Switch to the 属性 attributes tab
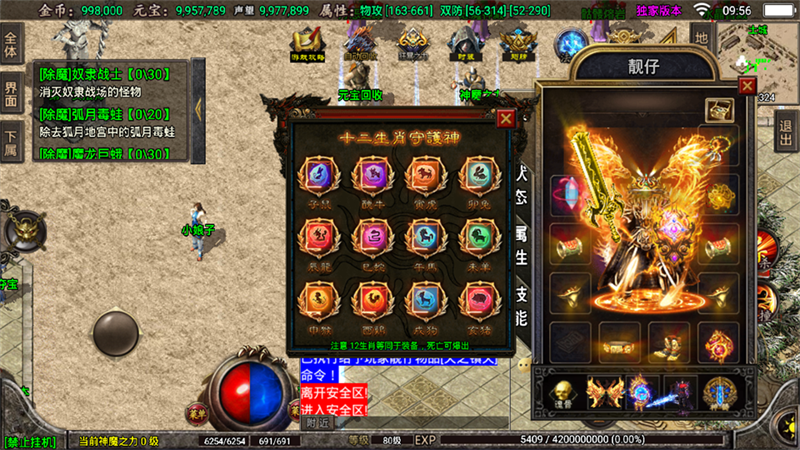 tap(520, 243)
